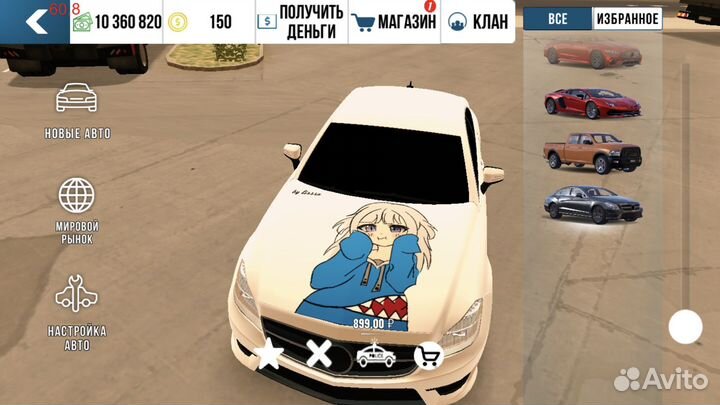720x405 pixels.
Task: Open the Получить деньги menu
Action: point(301,21)
